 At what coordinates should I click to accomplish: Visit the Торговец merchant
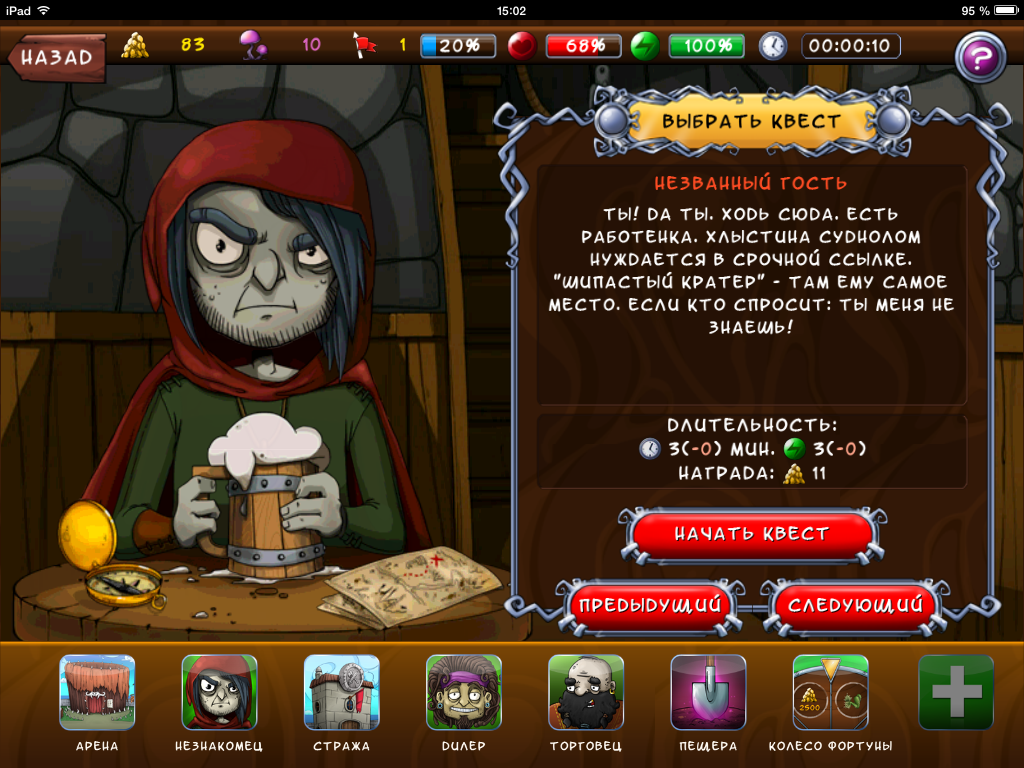click(586, 693)
